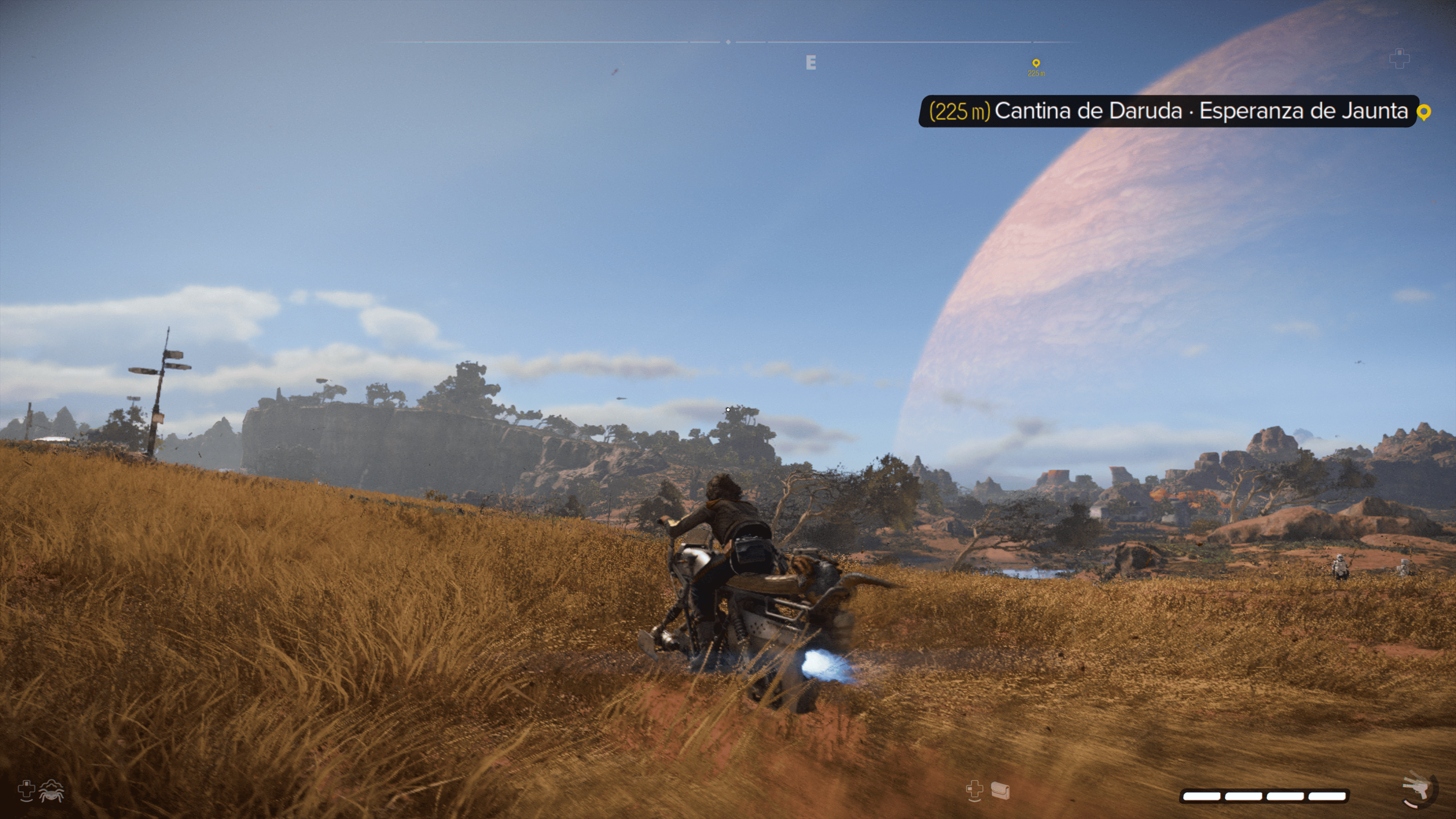Click the E heading letter on the compass
Image resolution: width=1456 pixels, height=819 pixels.
(811, 63)
